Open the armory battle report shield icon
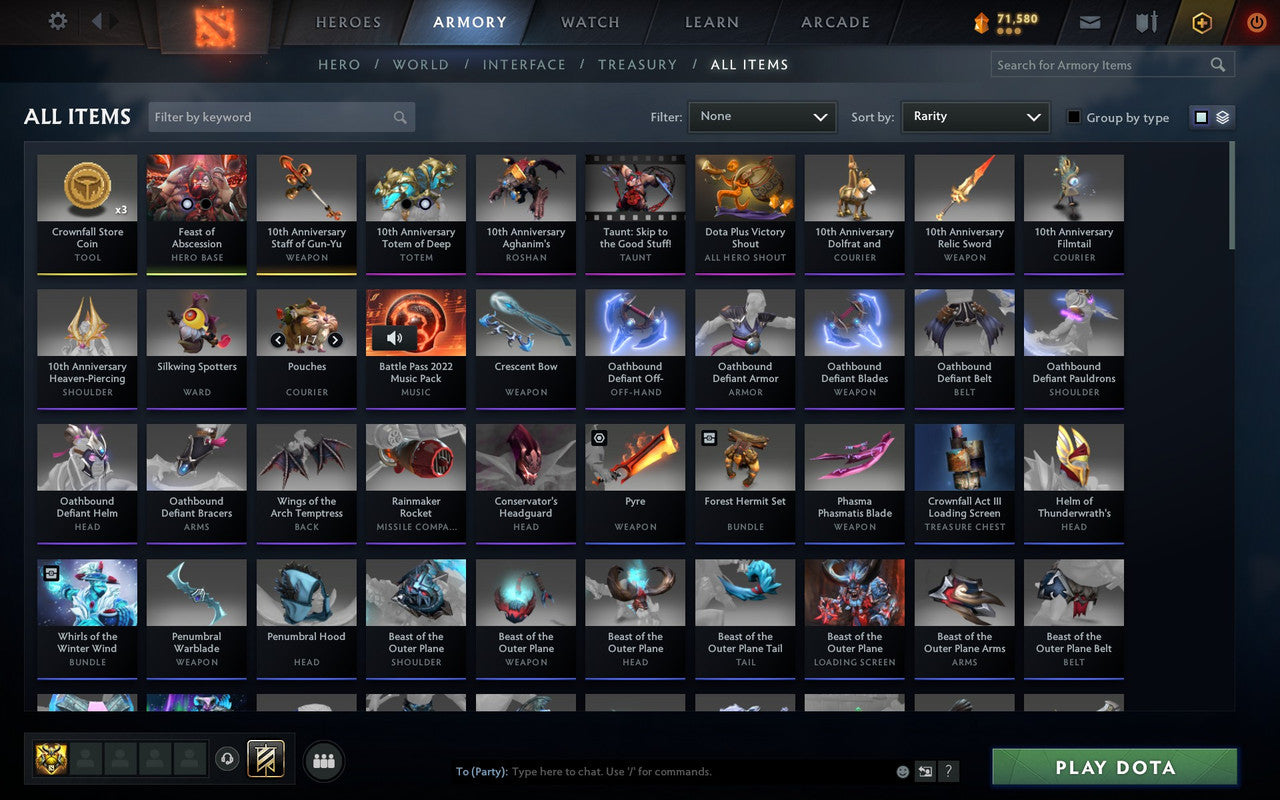Image resolution: width=1280 pixels, height=800 pixels. point(1145,22)
